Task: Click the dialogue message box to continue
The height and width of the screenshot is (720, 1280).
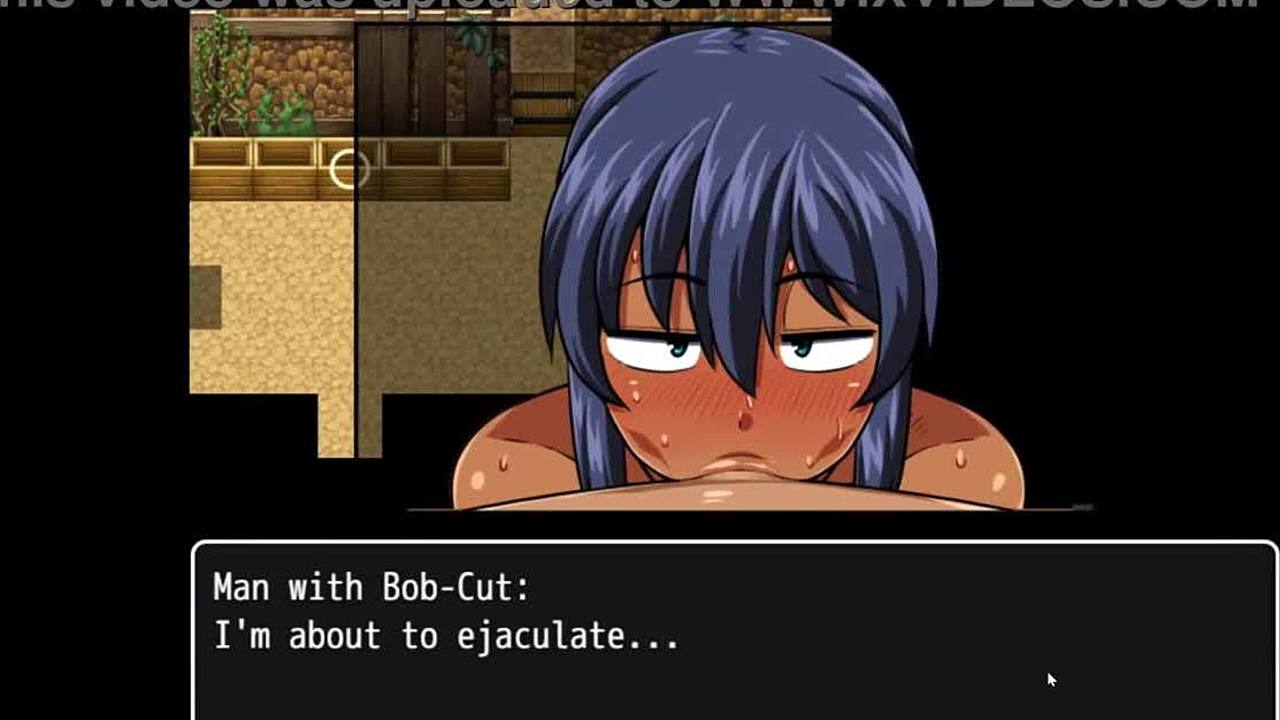Action: coord(735,630)
